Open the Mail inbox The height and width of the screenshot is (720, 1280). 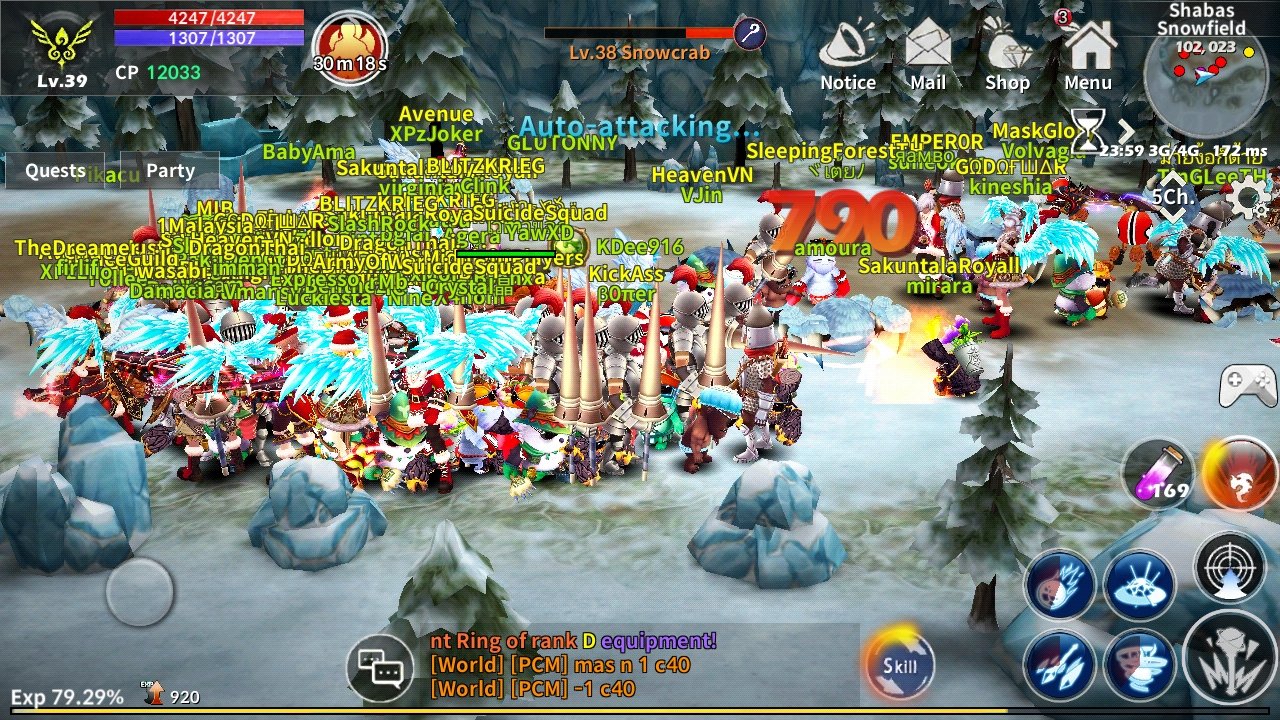(928, 58)
